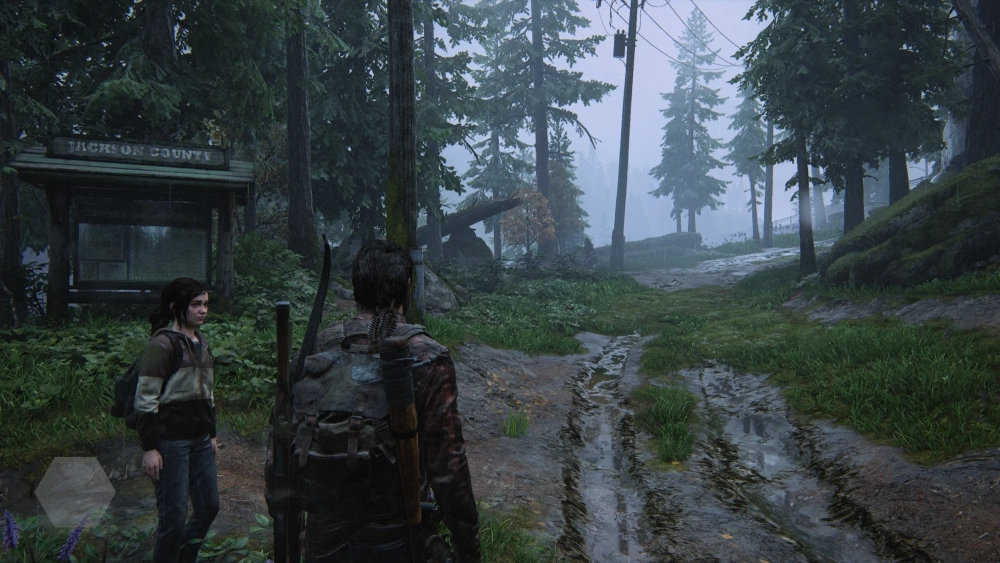Click the translucent hexagon overlay icon
Screen dimensions: 1000x563
point(75,491)
